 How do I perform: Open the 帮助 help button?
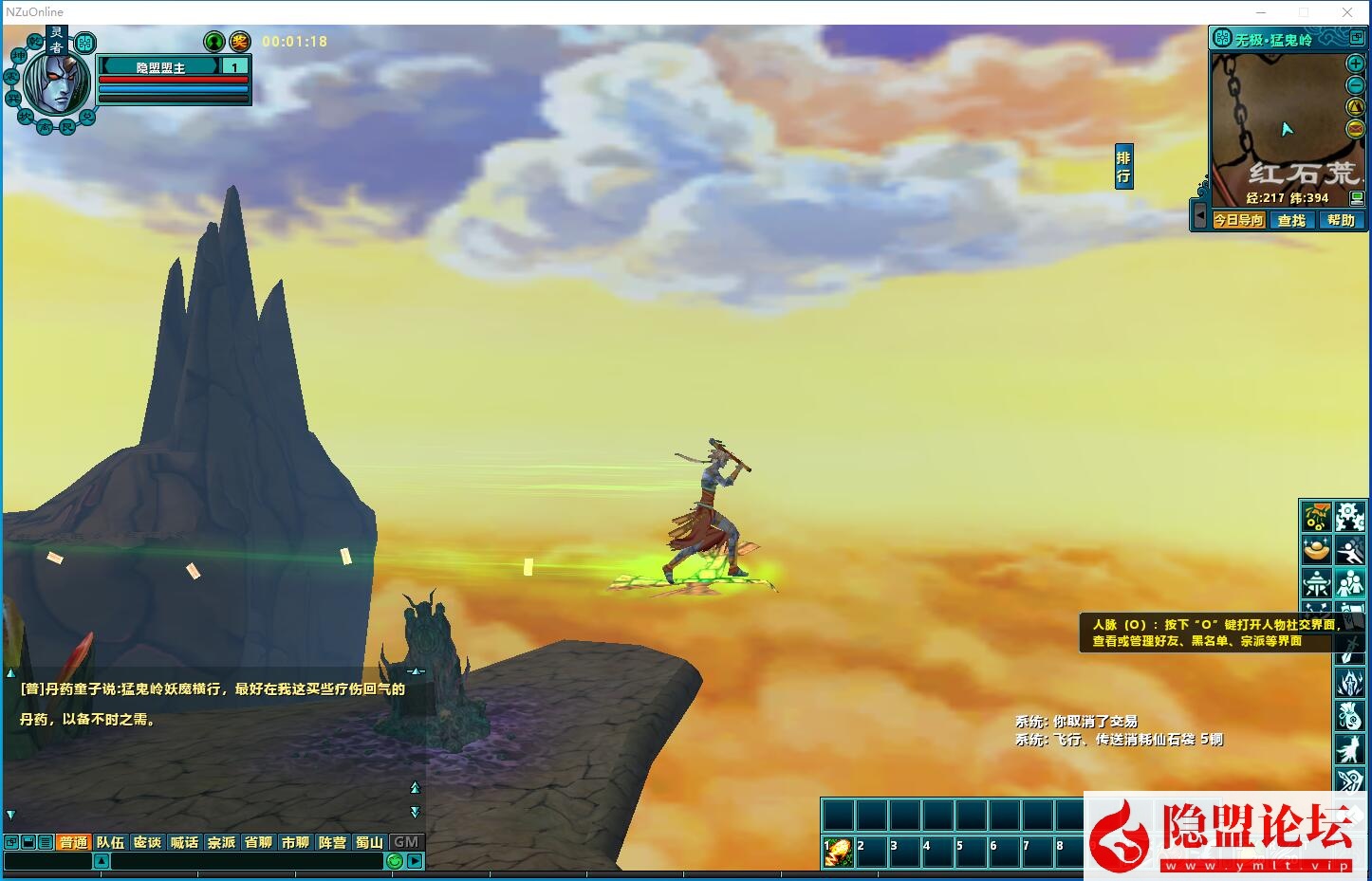1341,220
